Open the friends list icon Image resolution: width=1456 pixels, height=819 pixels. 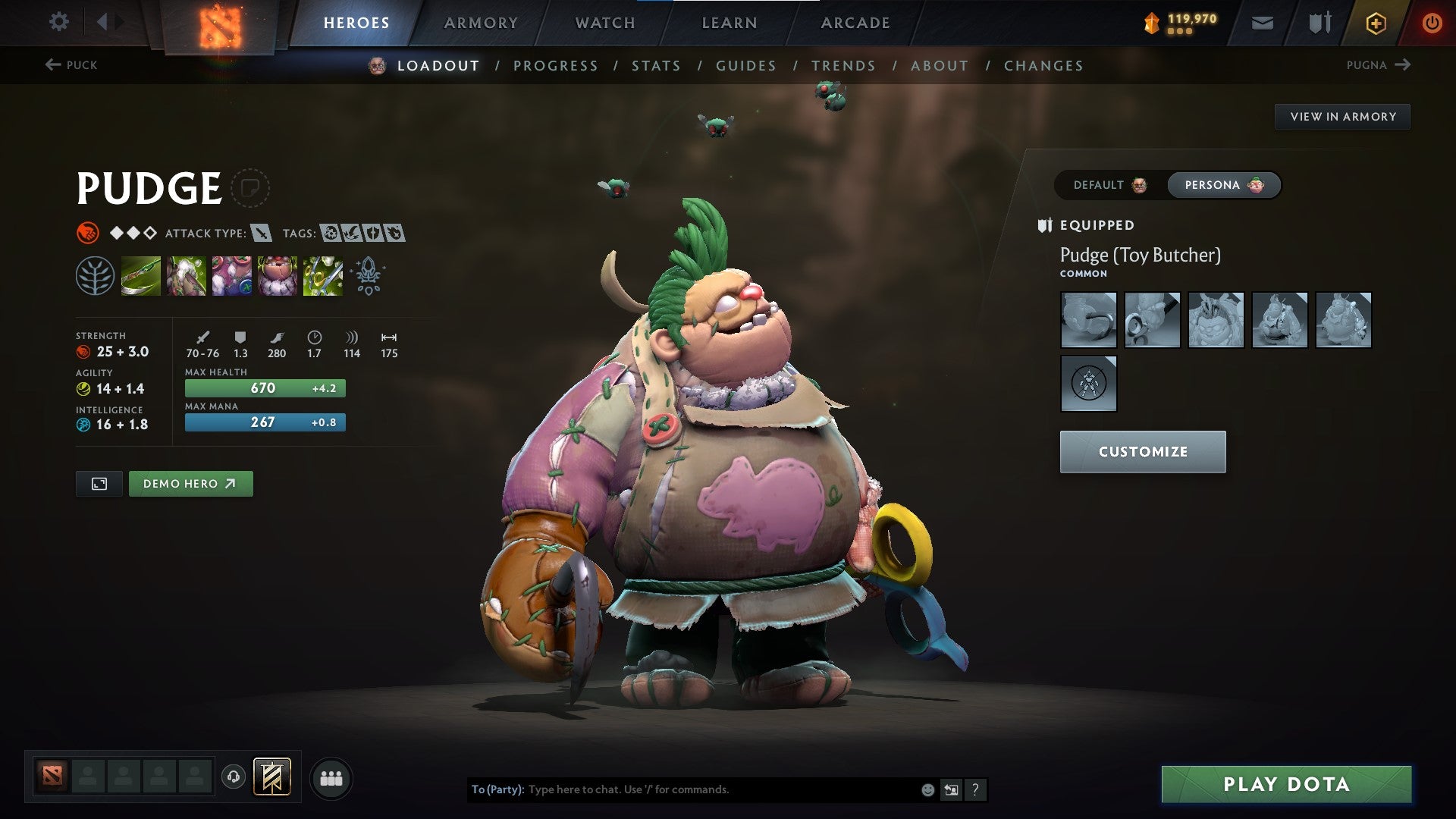pyautogui.click(x=330, y=777)
